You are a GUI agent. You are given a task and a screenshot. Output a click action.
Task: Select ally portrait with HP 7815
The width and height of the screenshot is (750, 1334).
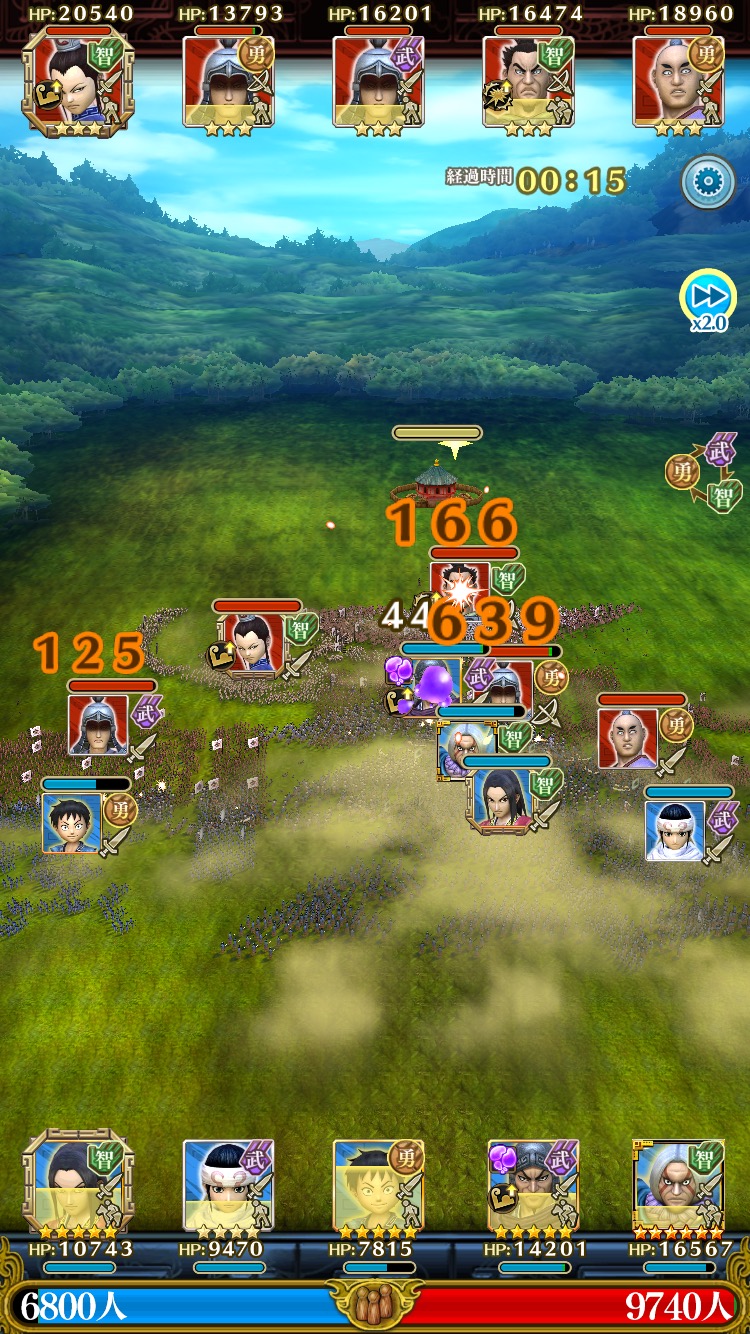(x=378, y=1185)
